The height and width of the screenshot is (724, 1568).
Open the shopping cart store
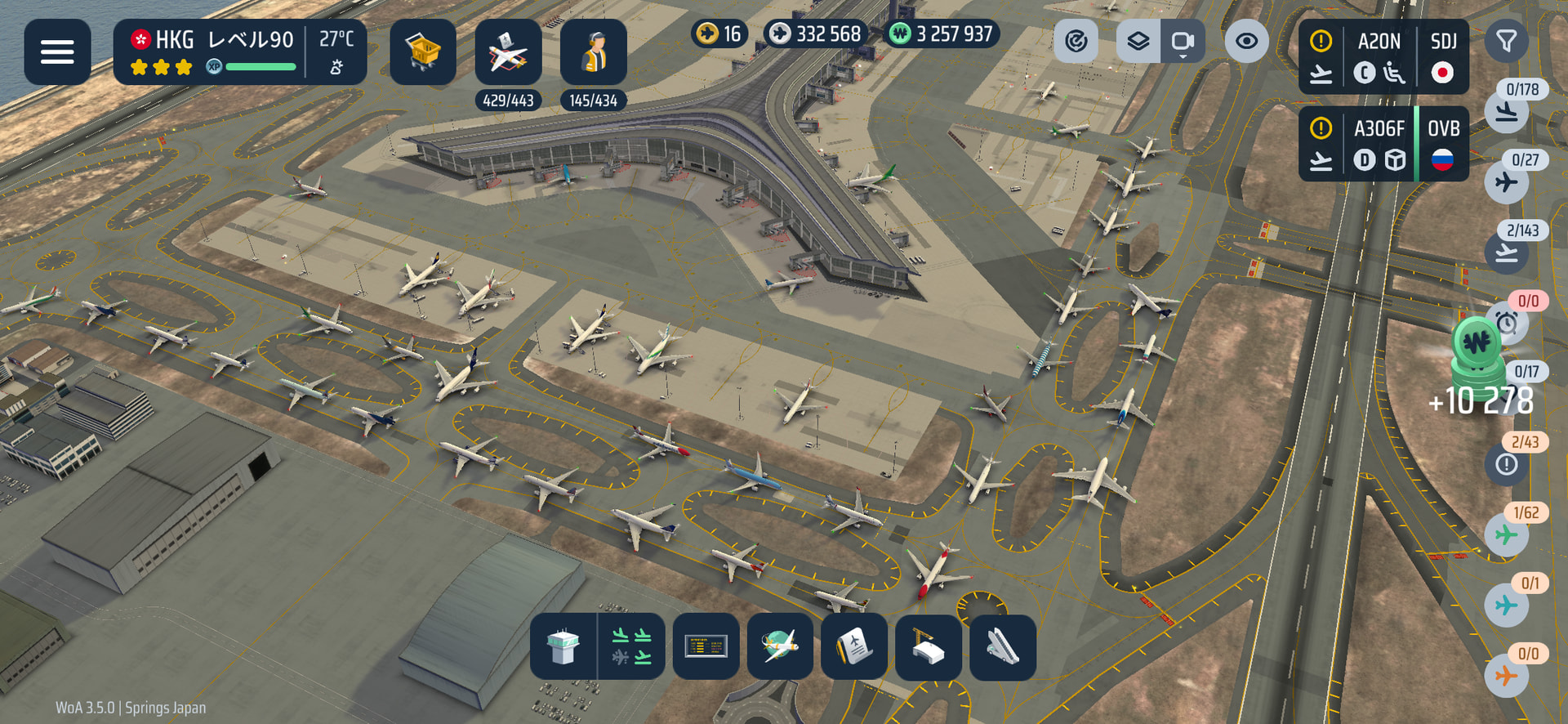click(422, 52)
